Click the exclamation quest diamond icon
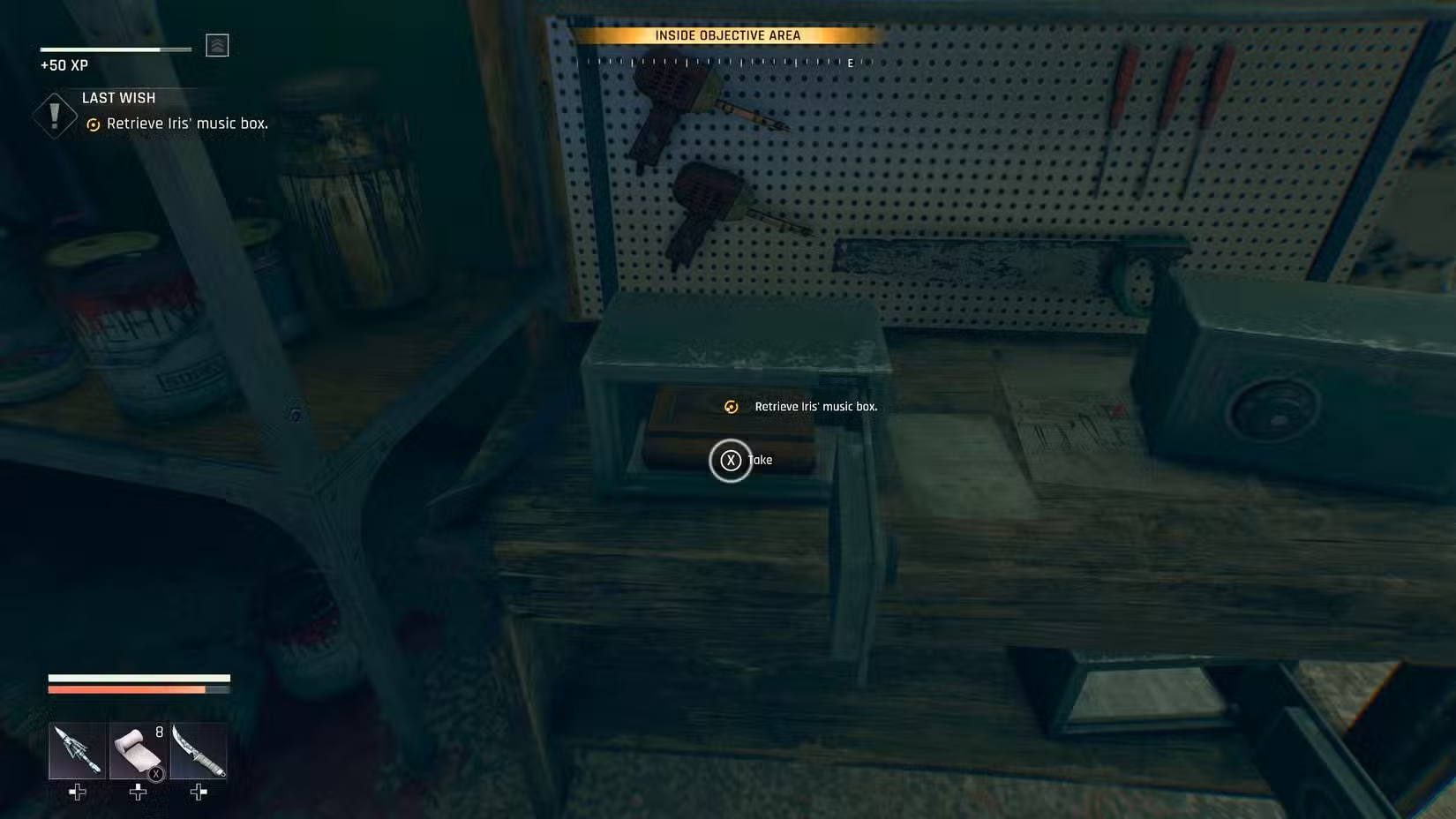The height and width of the screenshot is (819, 1456). (x=54, y=115)
